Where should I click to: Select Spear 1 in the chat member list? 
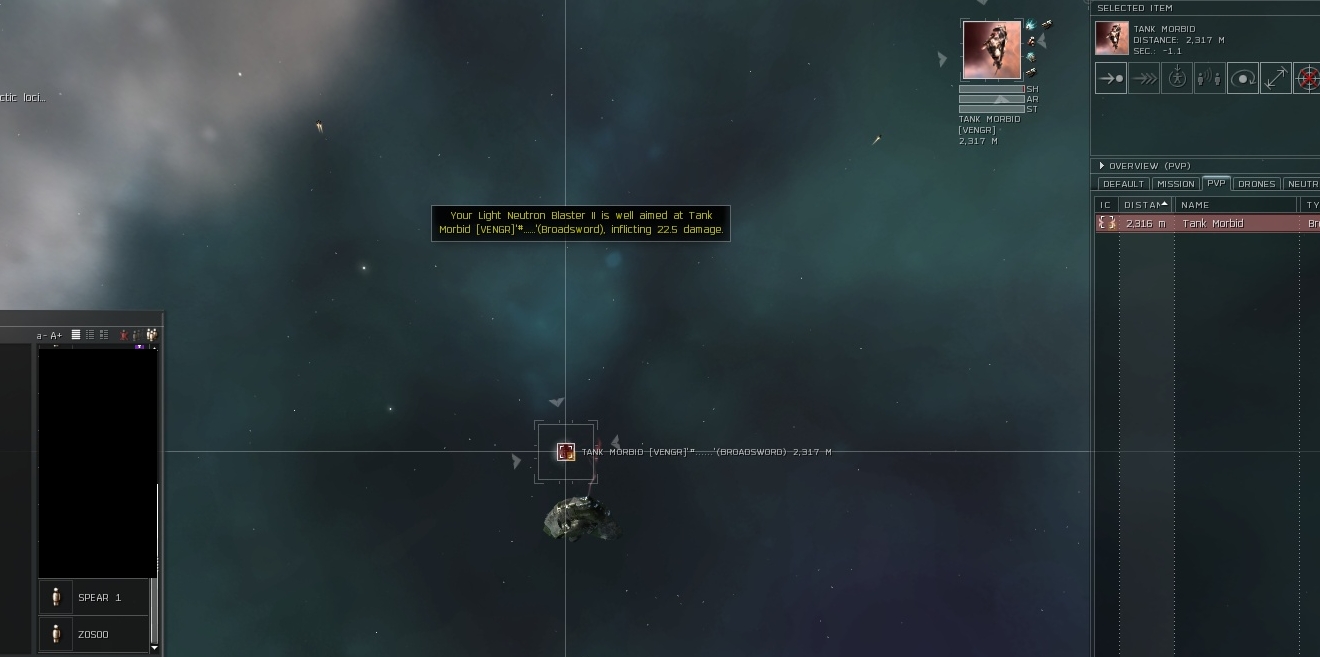click(x=99, y=598)
